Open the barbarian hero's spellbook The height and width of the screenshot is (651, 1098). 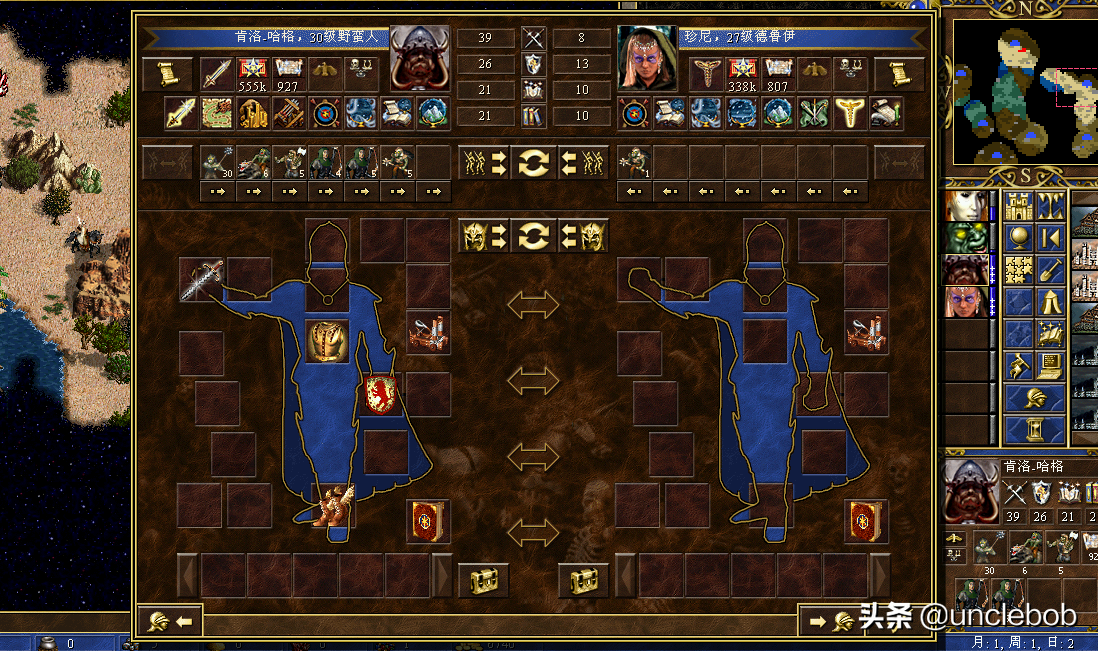428,521
